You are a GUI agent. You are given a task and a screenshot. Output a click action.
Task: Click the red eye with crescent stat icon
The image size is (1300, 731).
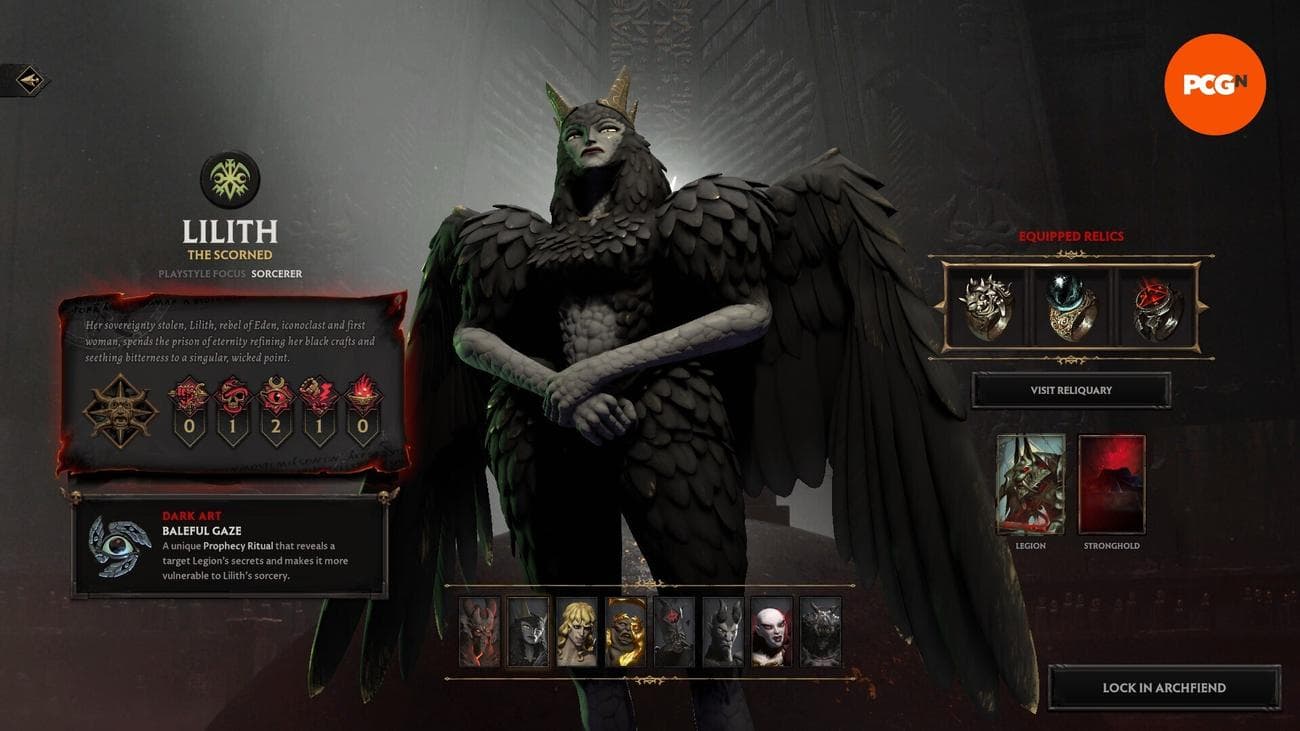click(277, 395)
